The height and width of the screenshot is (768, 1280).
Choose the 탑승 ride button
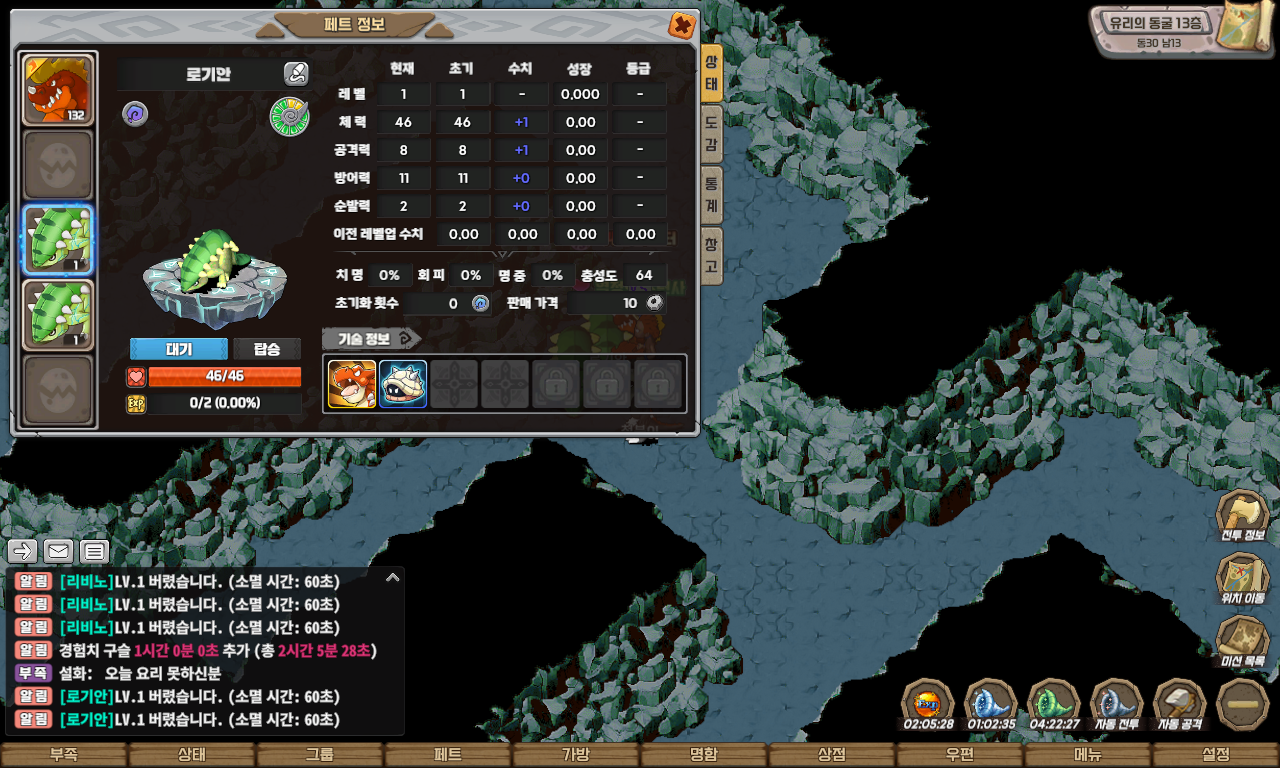267,349
